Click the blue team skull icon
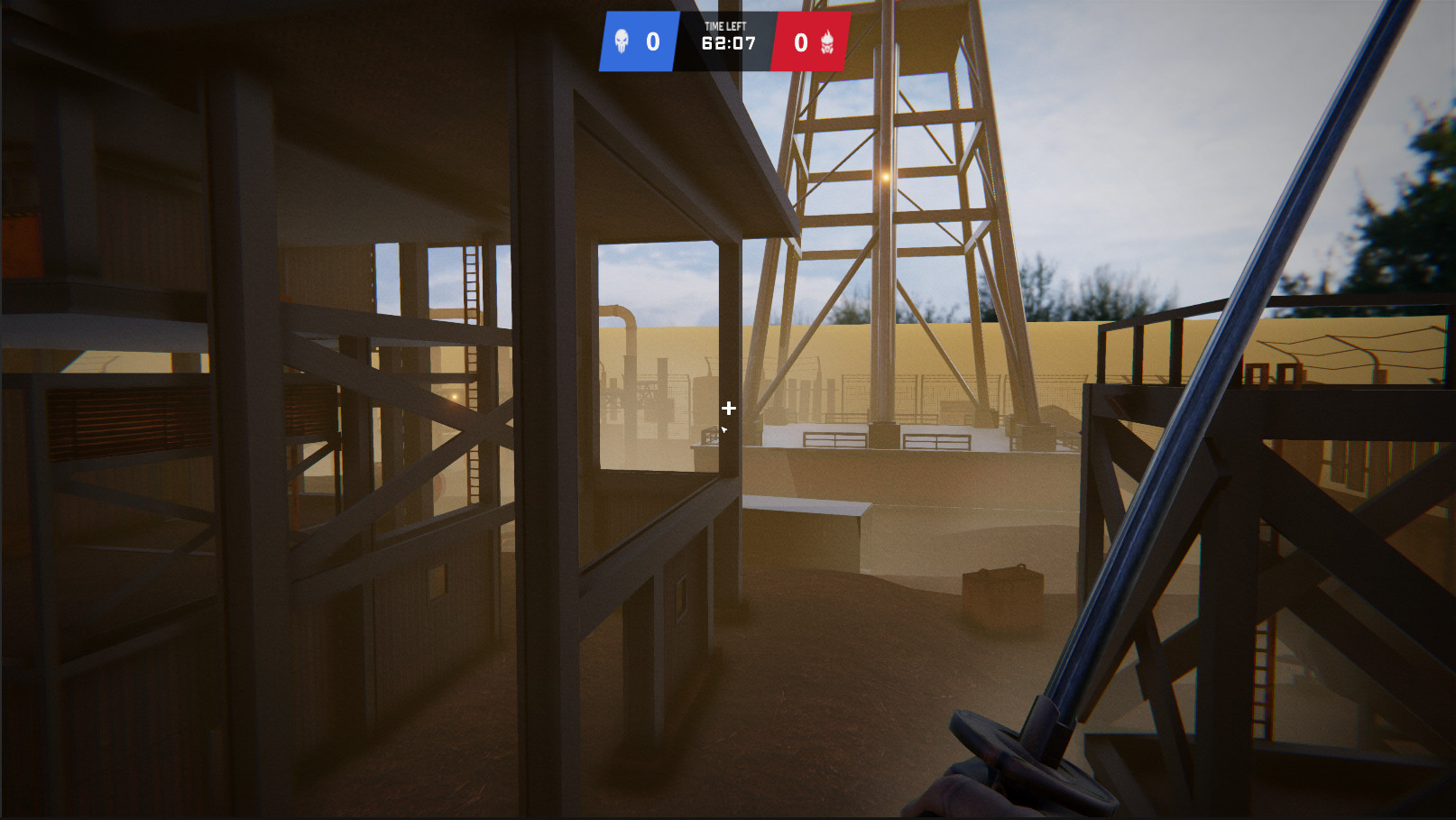The height and width of the screenshot is (820, 1456). click(x=622, y=41)
